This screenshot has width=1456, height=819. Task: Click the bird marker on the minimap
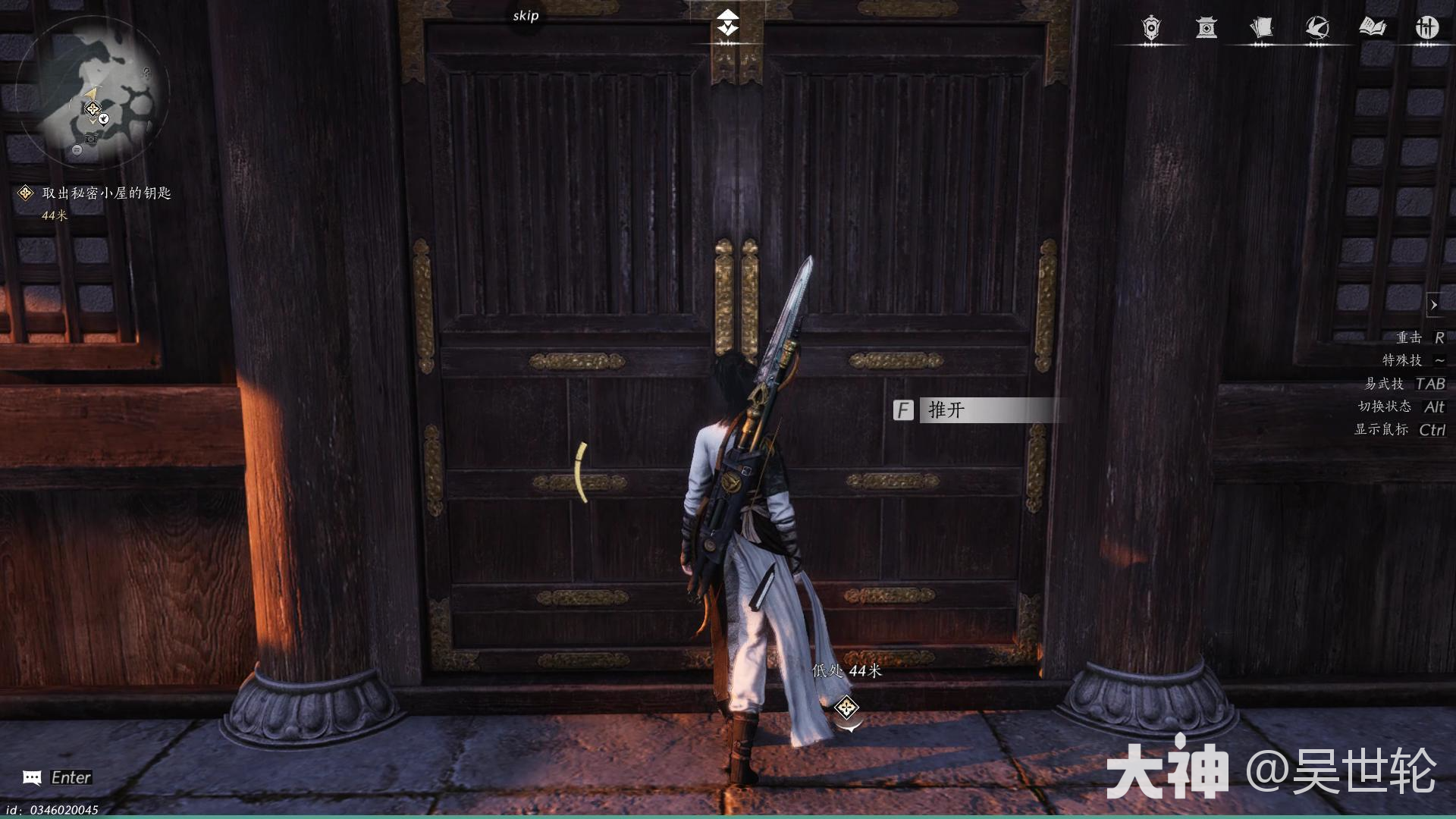(x=105, y=119)
